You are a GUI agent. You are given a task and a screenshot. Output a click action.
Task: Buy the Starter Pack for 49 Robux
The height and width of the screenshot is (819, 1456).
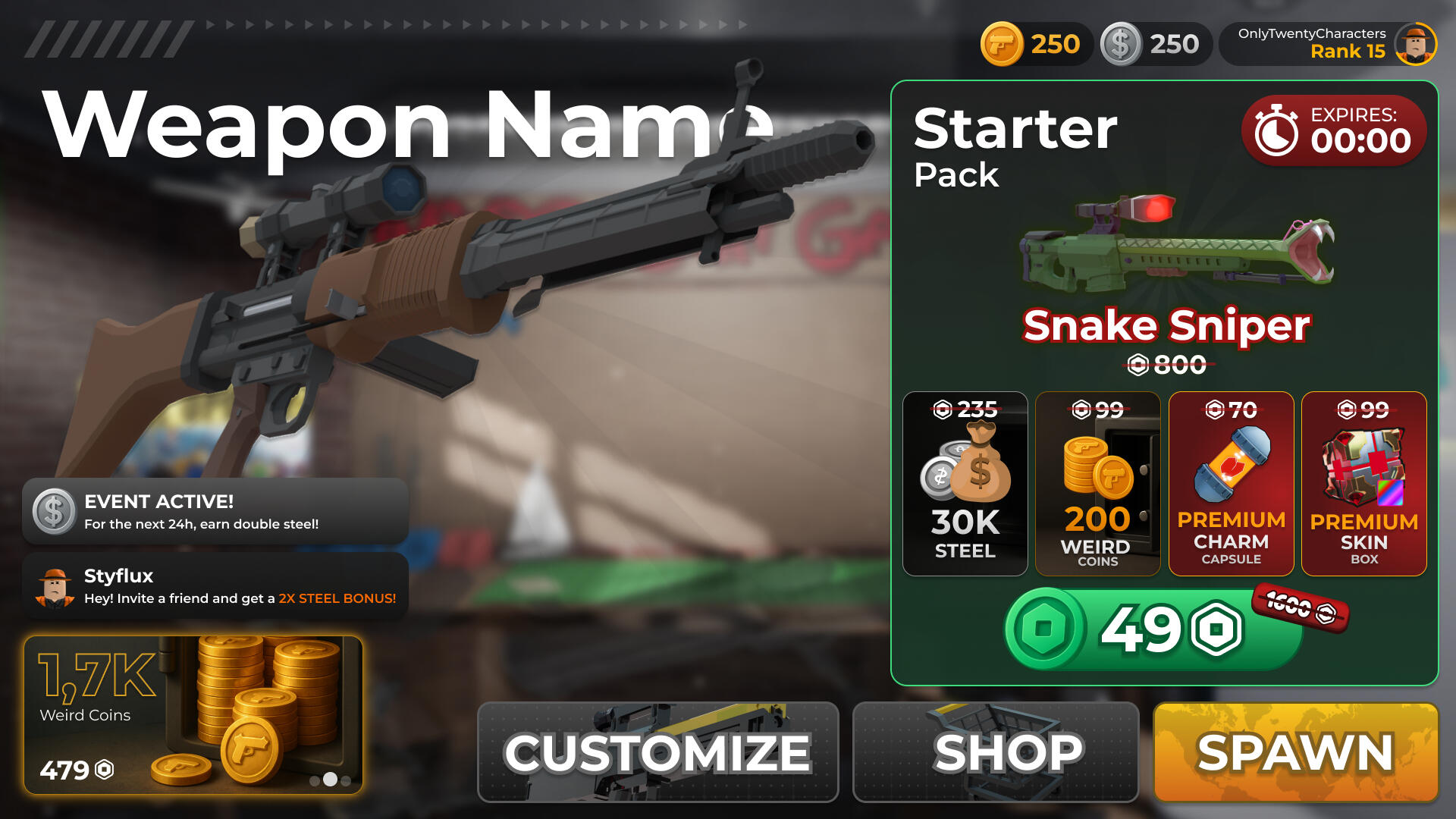coord(1153,629)
